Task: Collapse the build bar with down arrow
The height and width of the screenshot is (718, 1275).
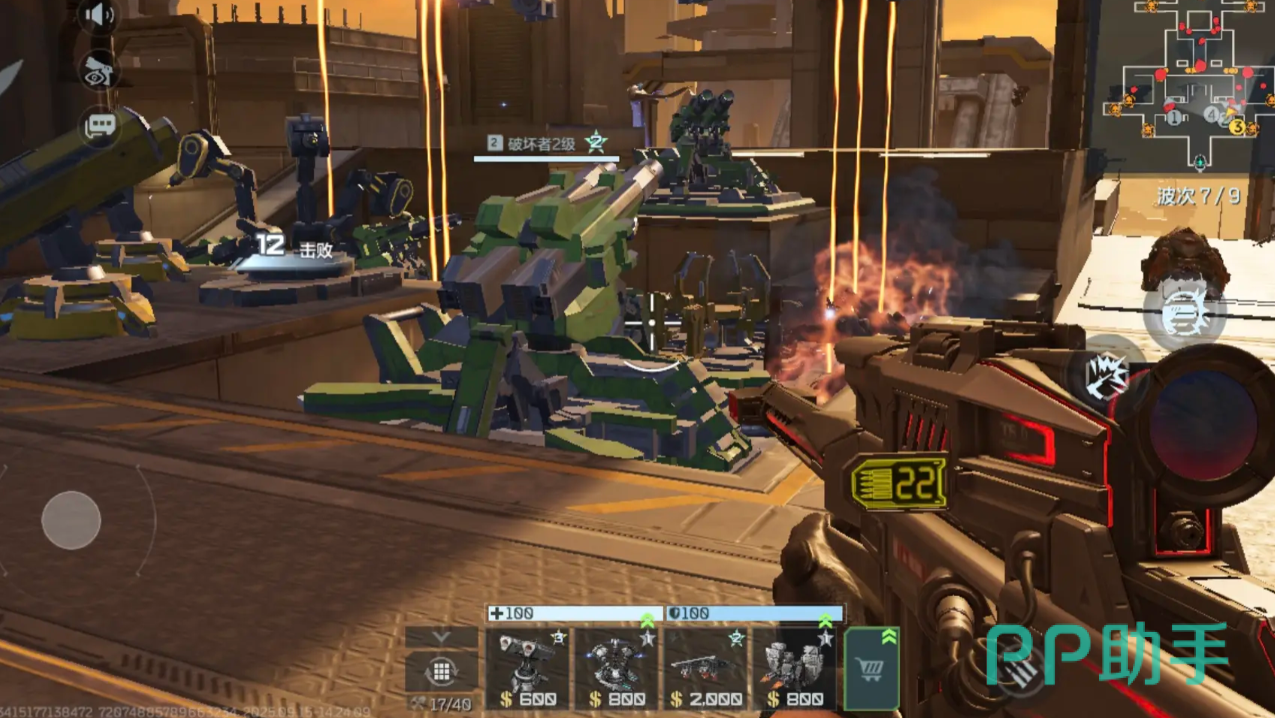Action: click(441, 637)
